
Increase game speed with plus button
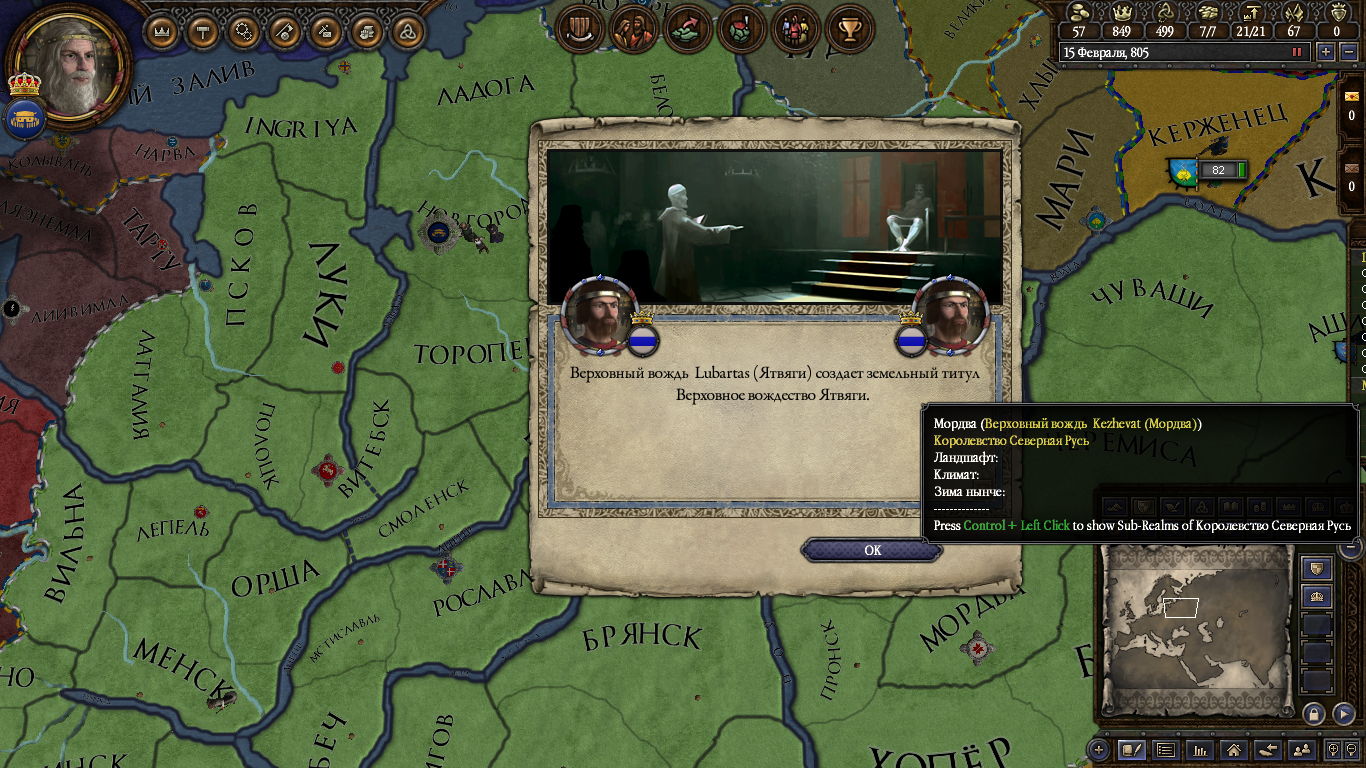click(x=1326, y=52)
